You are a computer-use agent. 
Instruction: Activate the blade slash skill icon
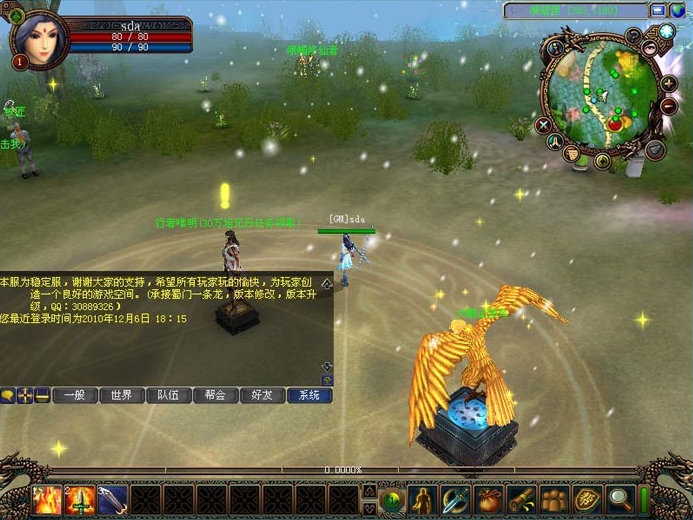pyautogui.click(x=113, y=499)
